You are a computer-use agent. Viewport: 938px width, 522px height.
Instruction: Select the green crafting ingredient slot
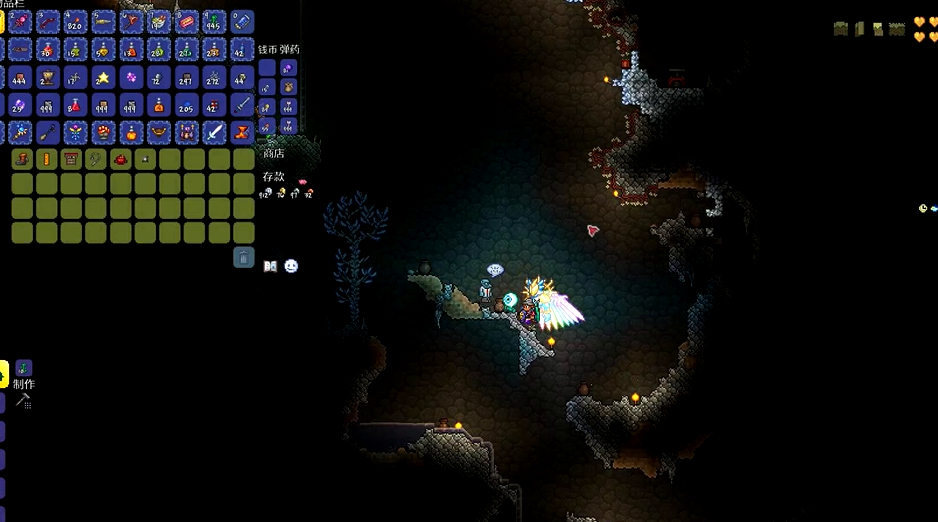[24, 369]
